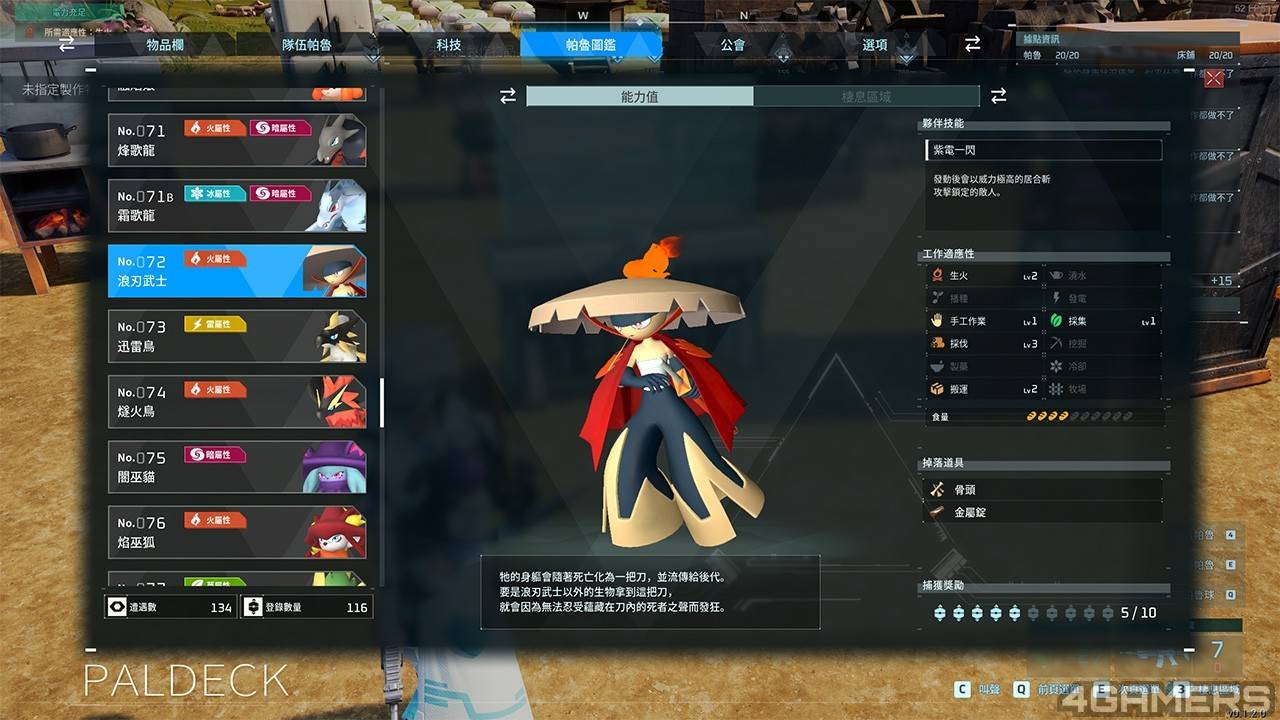
Task: Switch to the 隊伍帕魯 party tab
Action: pos(307,45)
